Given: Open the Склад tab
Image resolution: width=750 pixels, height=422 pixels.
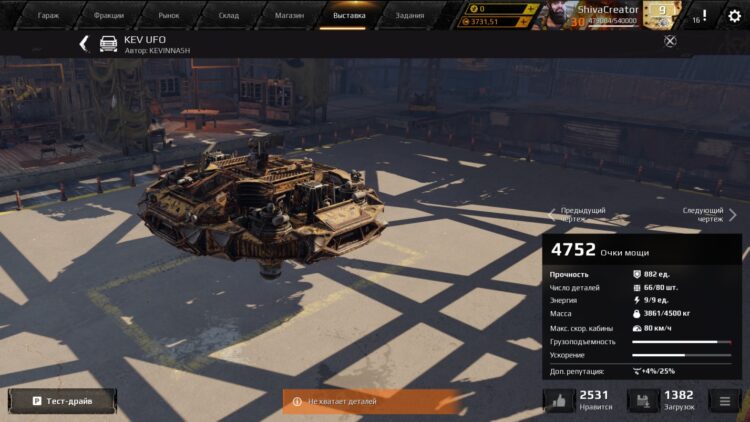Looking at the screenshot, I should (229, 16).
